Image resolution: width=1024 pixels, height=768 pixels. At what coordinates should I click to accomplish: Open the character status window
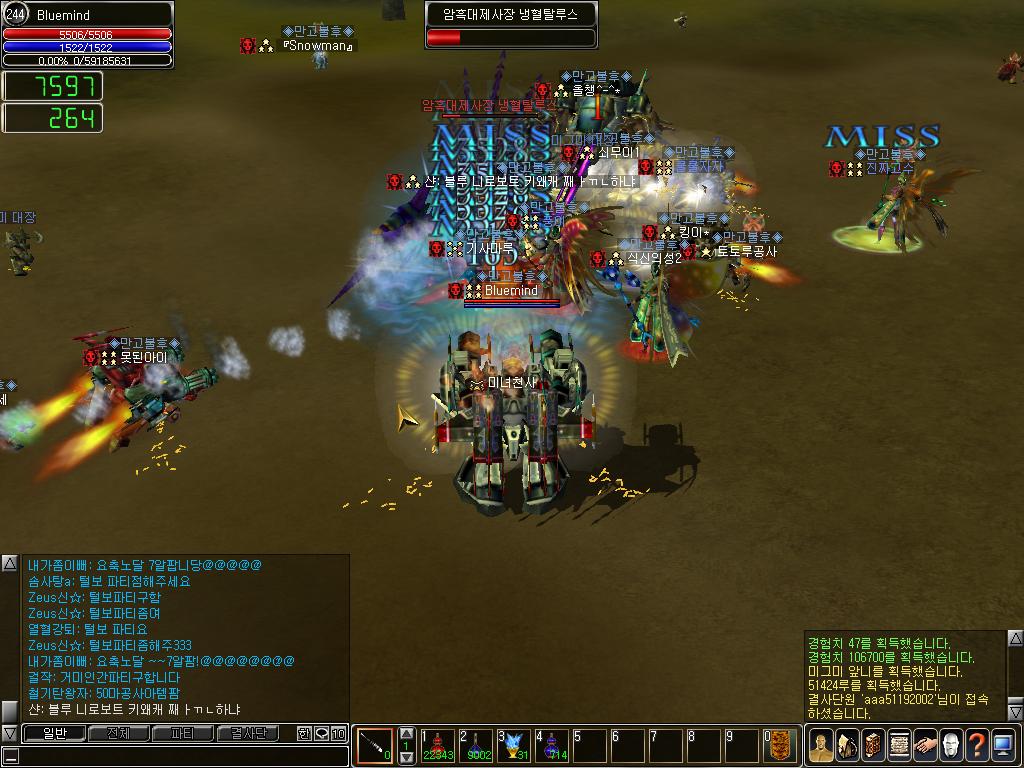click(820, 746)
